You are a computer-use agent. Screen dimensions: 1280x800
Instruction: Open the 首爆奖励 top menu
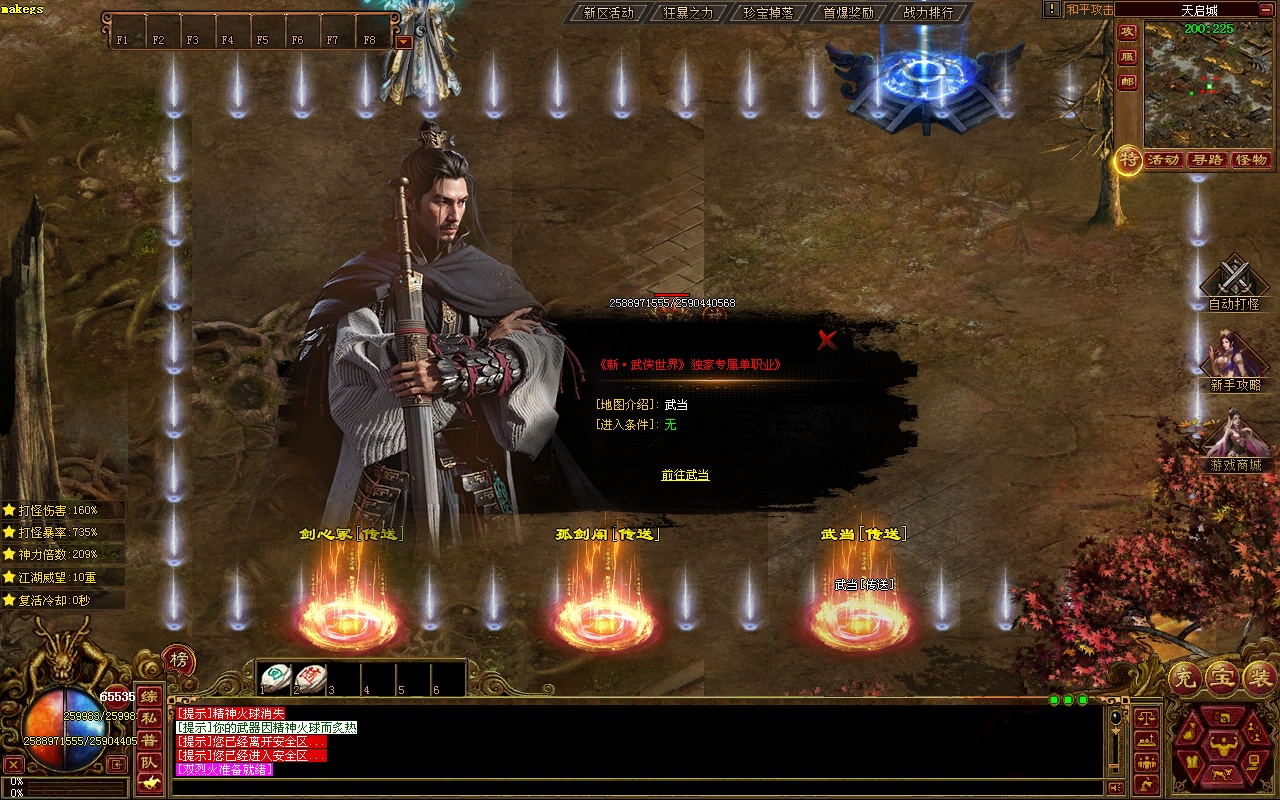click(x=848, y=13)
